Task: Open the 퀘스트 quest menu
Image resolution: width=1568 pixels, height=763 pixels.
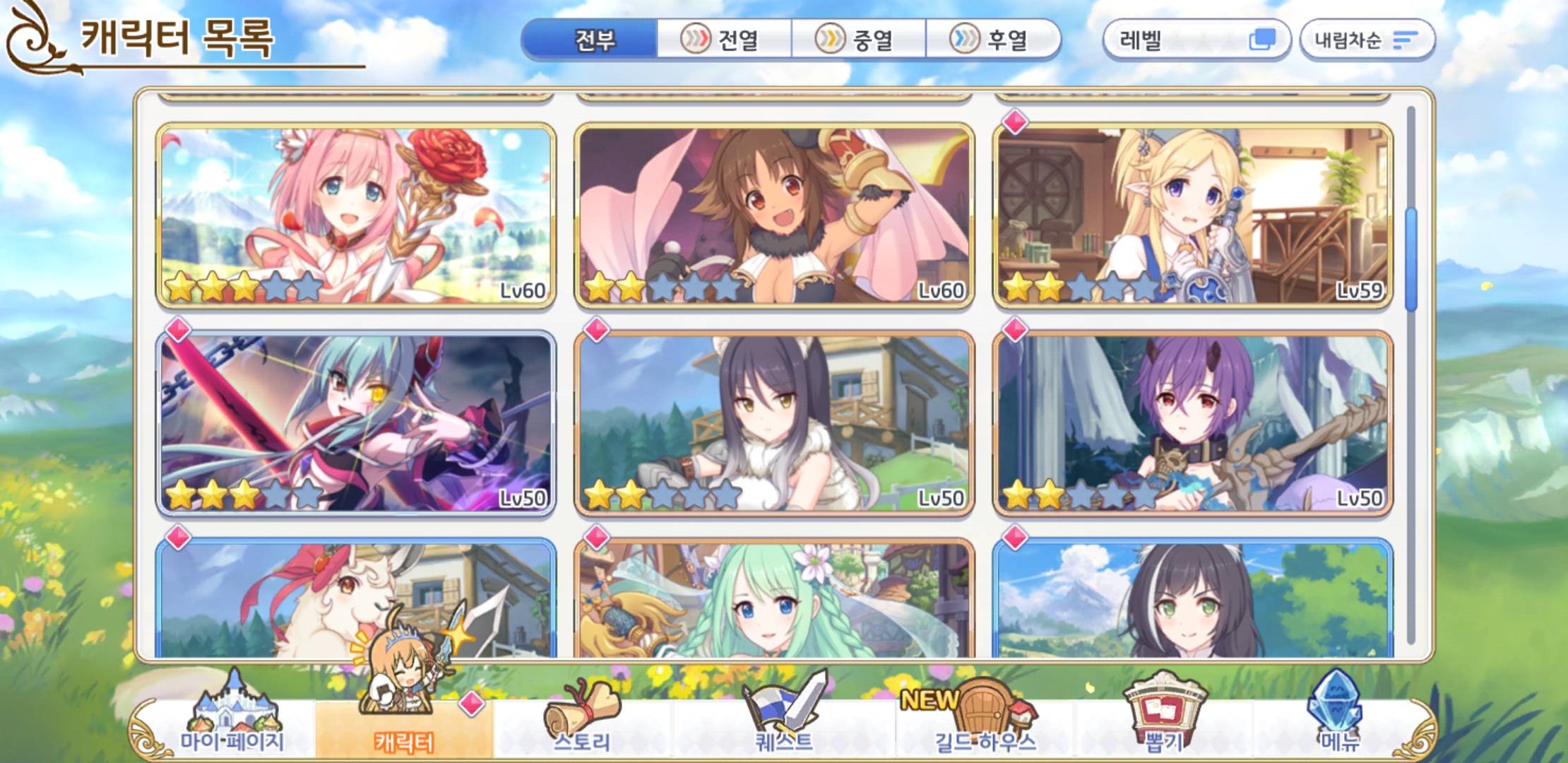Action: (x=784, y=721)
